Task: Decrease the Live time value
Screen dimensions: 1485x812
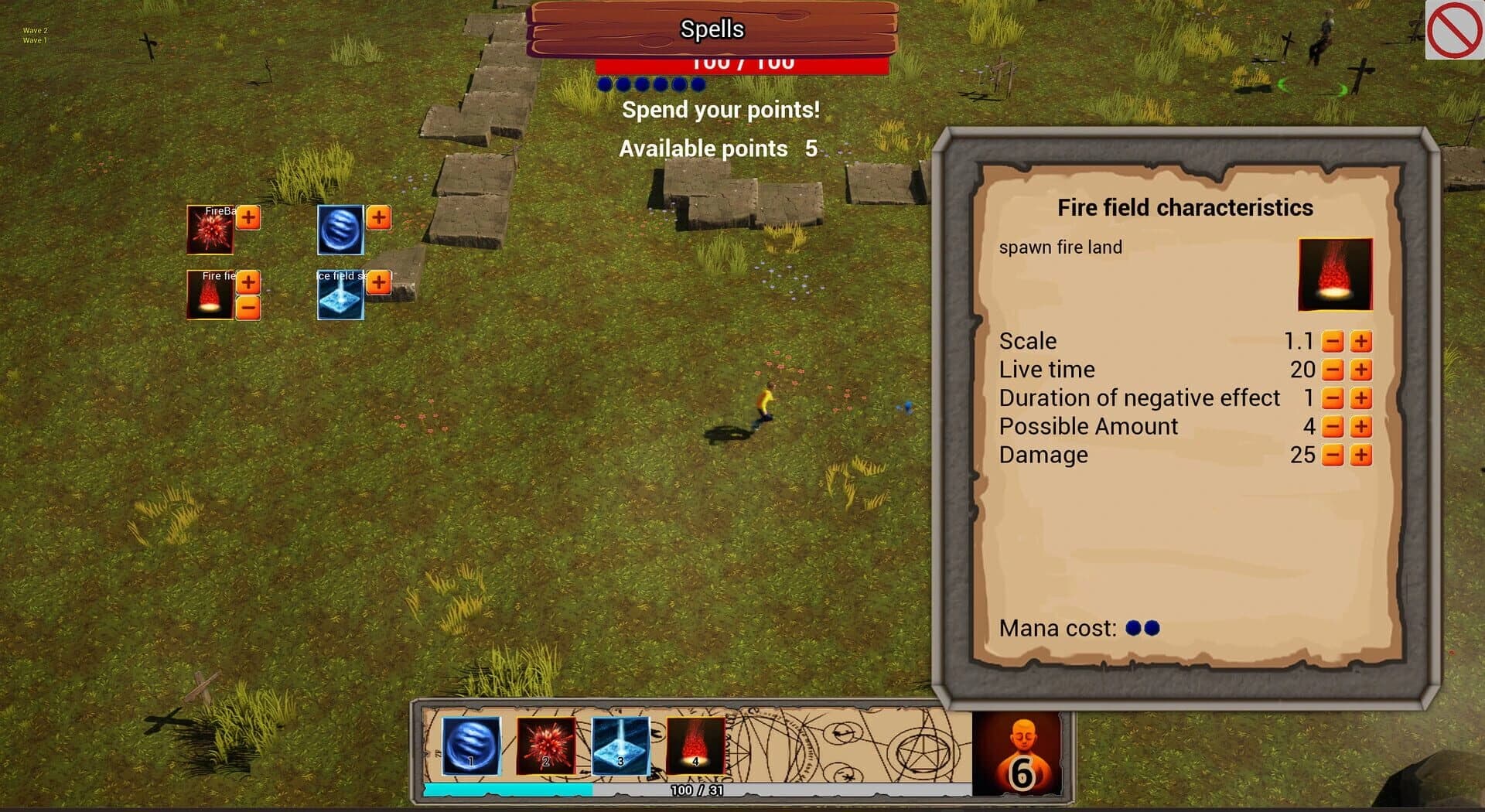Action: 1333,369
